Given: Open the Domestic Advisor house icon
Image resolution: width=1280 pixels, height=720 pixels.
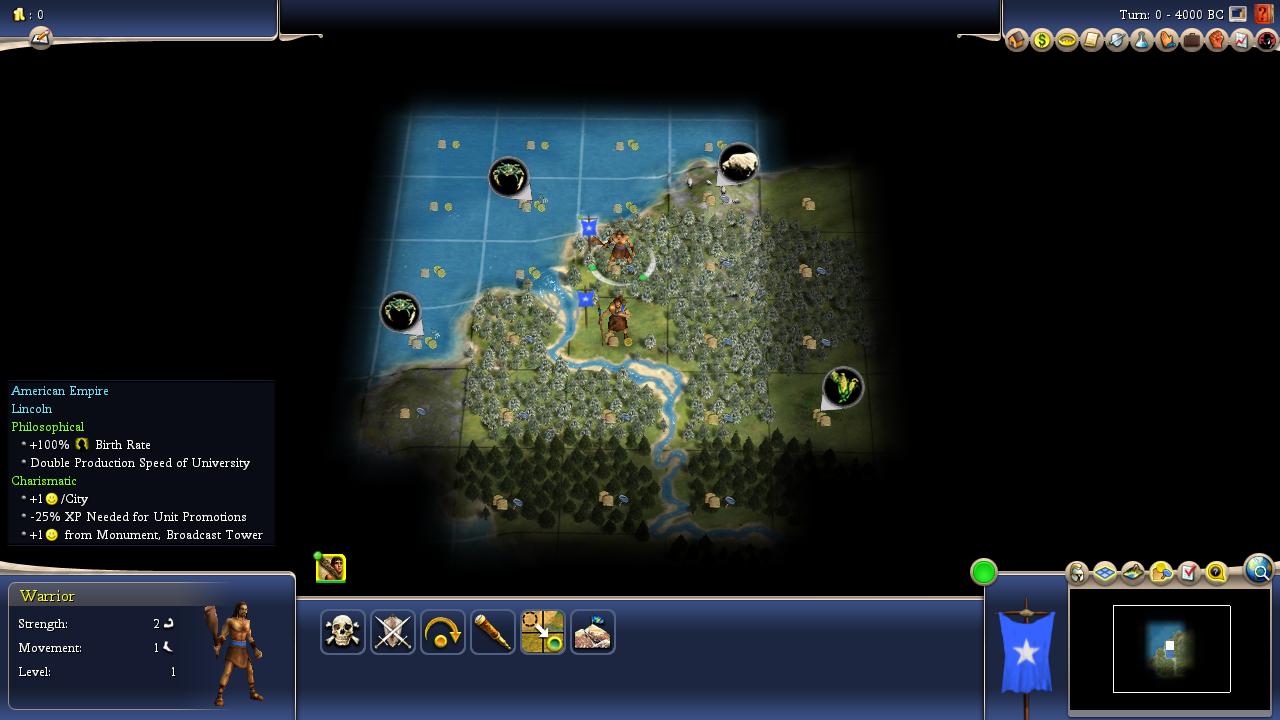Looking at the screenshot, I should [1017, 41].
